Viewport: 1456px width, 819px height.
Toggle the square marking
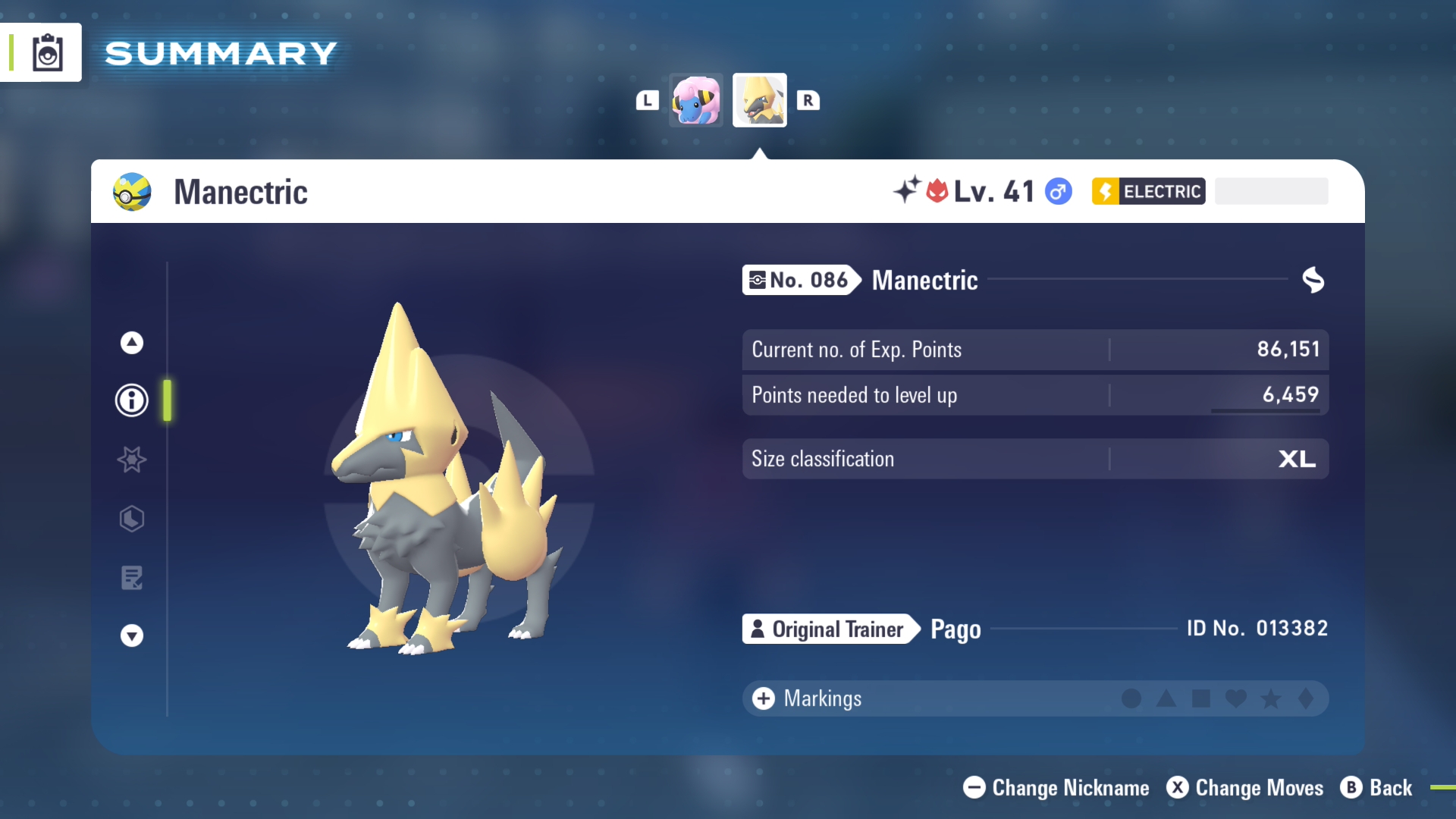pos(1201,698)
